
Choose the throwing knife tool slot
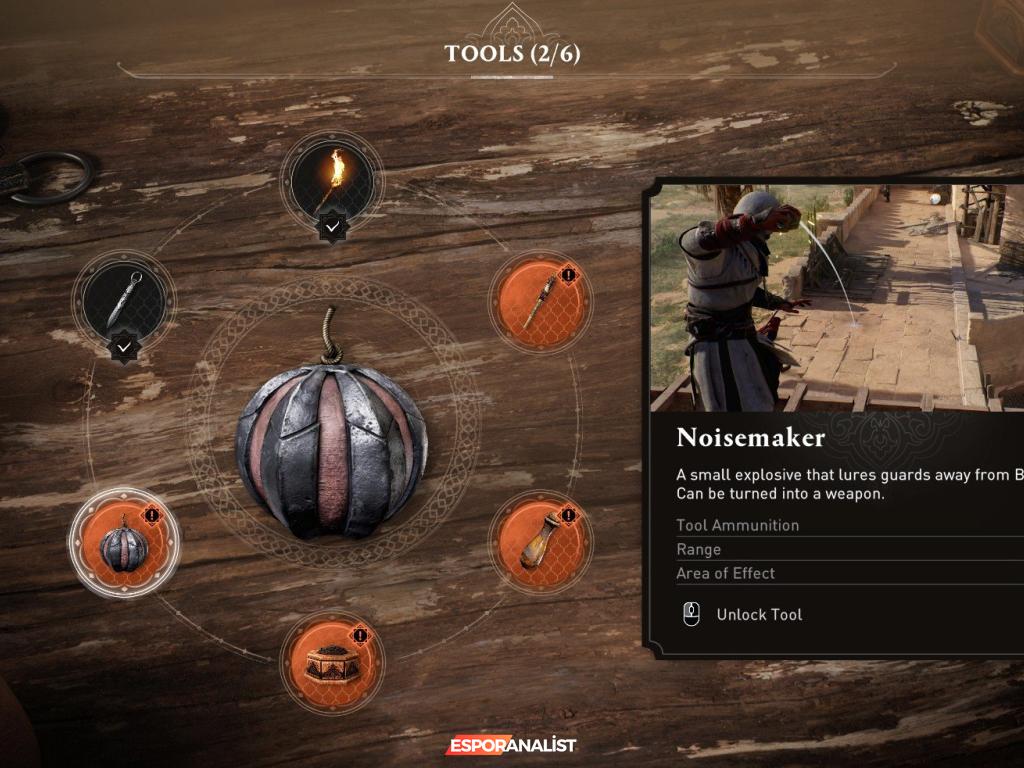click(124, 299)
